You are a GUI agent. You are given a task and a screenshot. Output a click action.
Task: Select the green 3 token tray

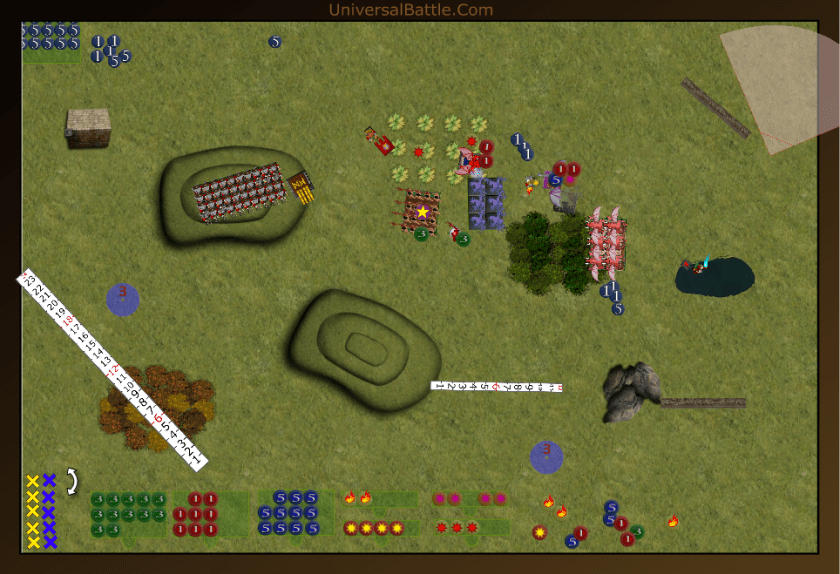(128, 514)
